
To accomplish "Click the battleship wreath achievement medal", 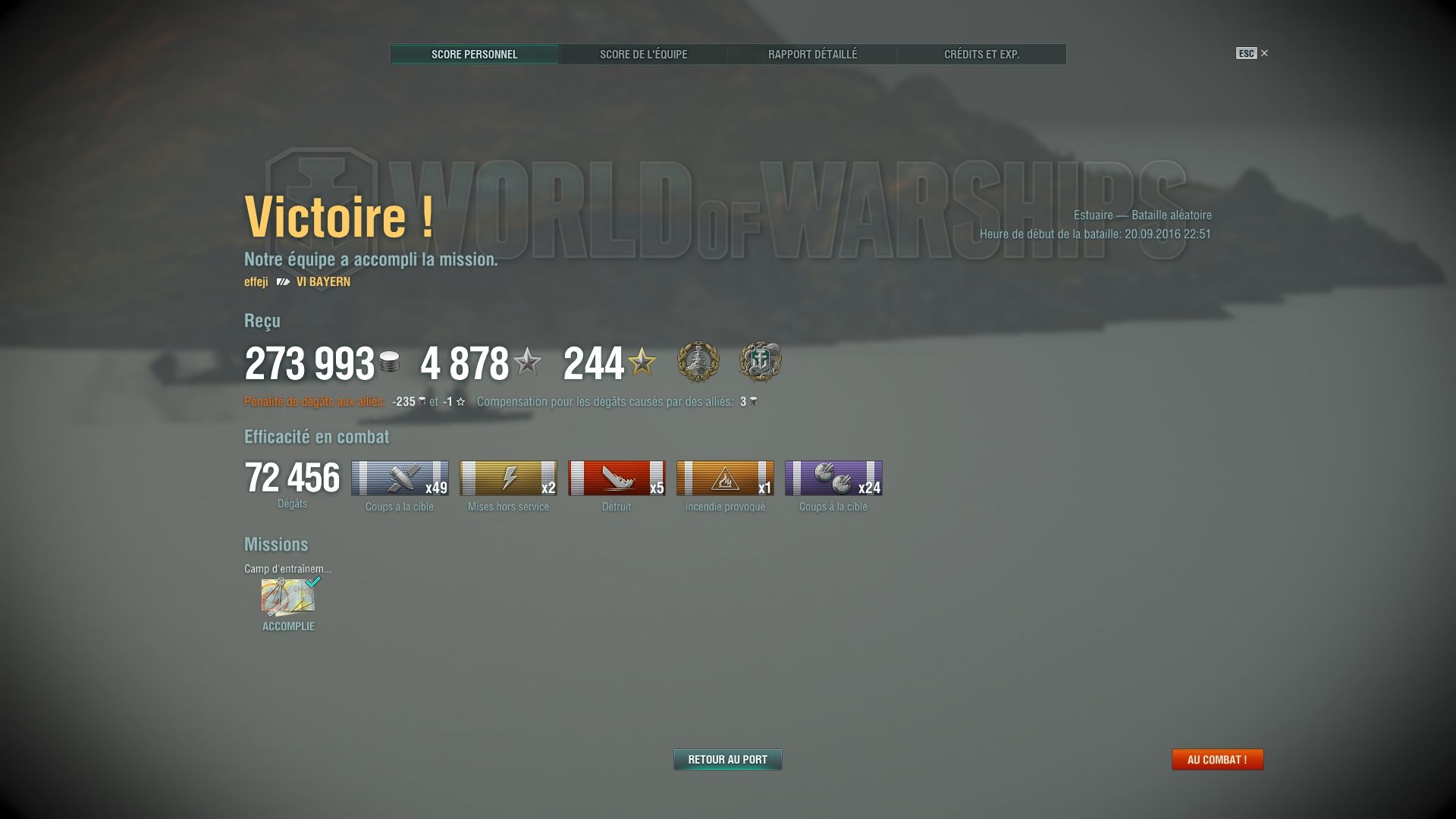I will point(698,362).
